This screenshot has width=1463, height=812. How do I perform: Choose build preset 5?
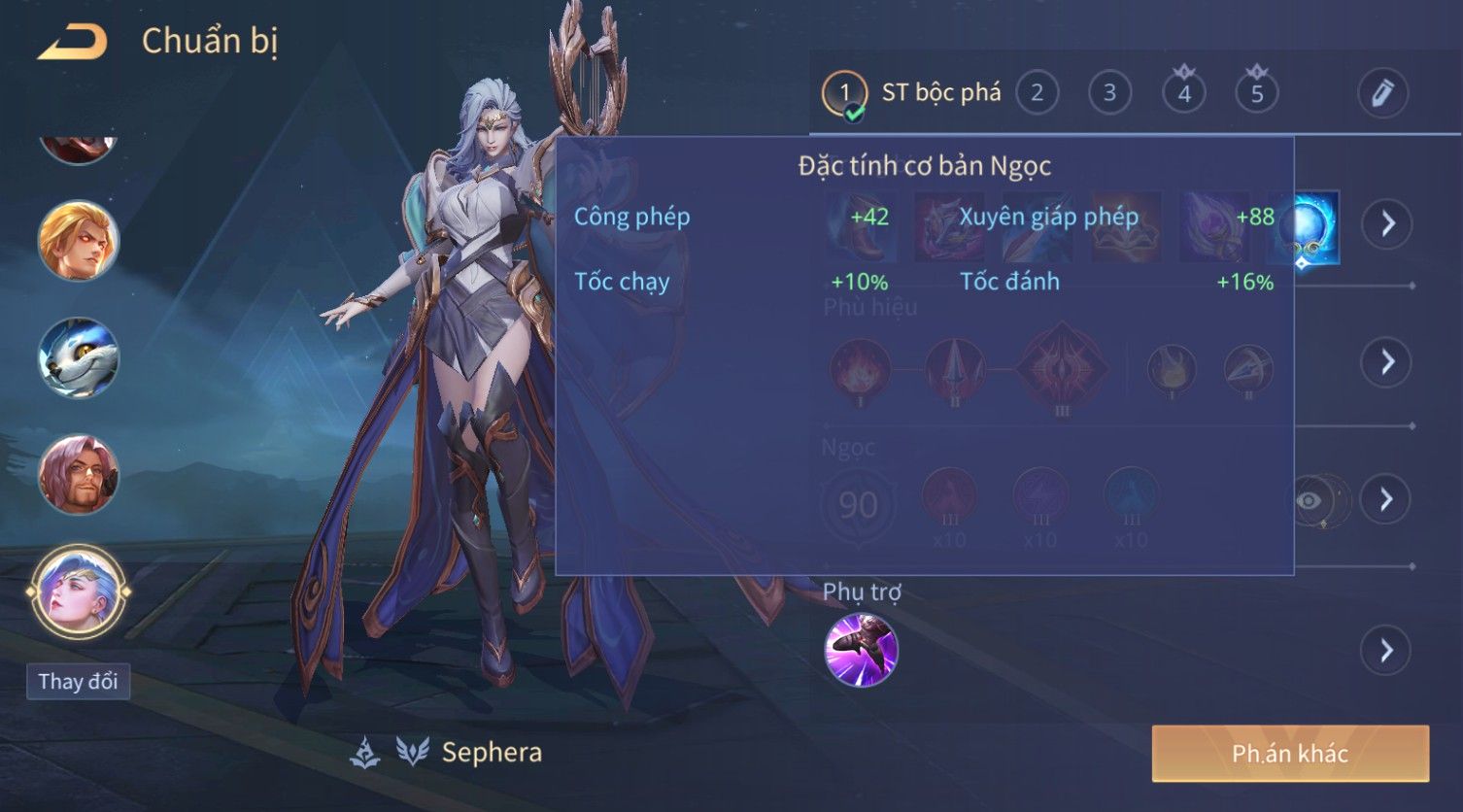coord(1256,93)
